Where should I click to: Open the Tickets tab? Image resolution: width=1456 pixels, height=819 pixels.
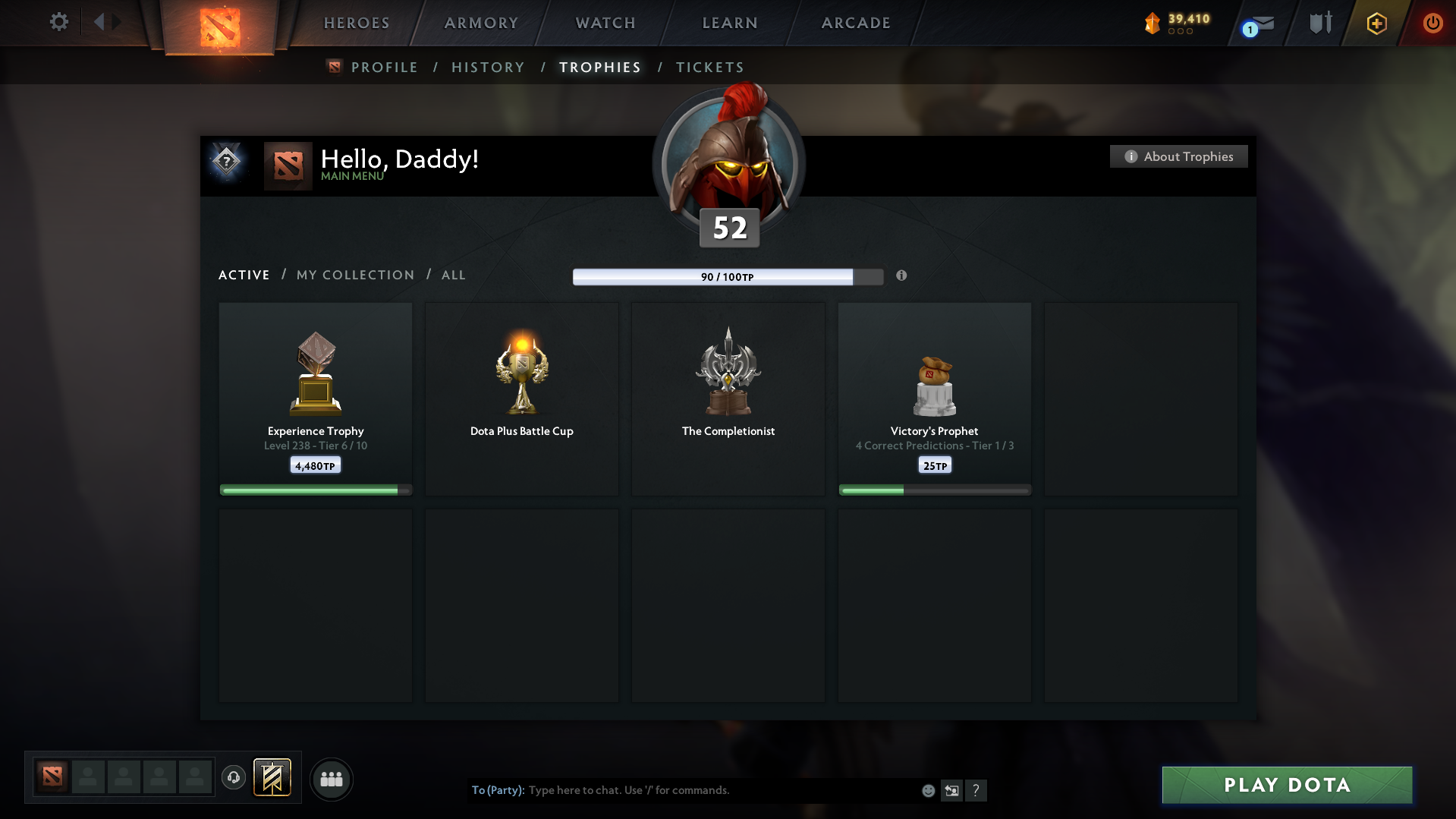pos(709,68)
